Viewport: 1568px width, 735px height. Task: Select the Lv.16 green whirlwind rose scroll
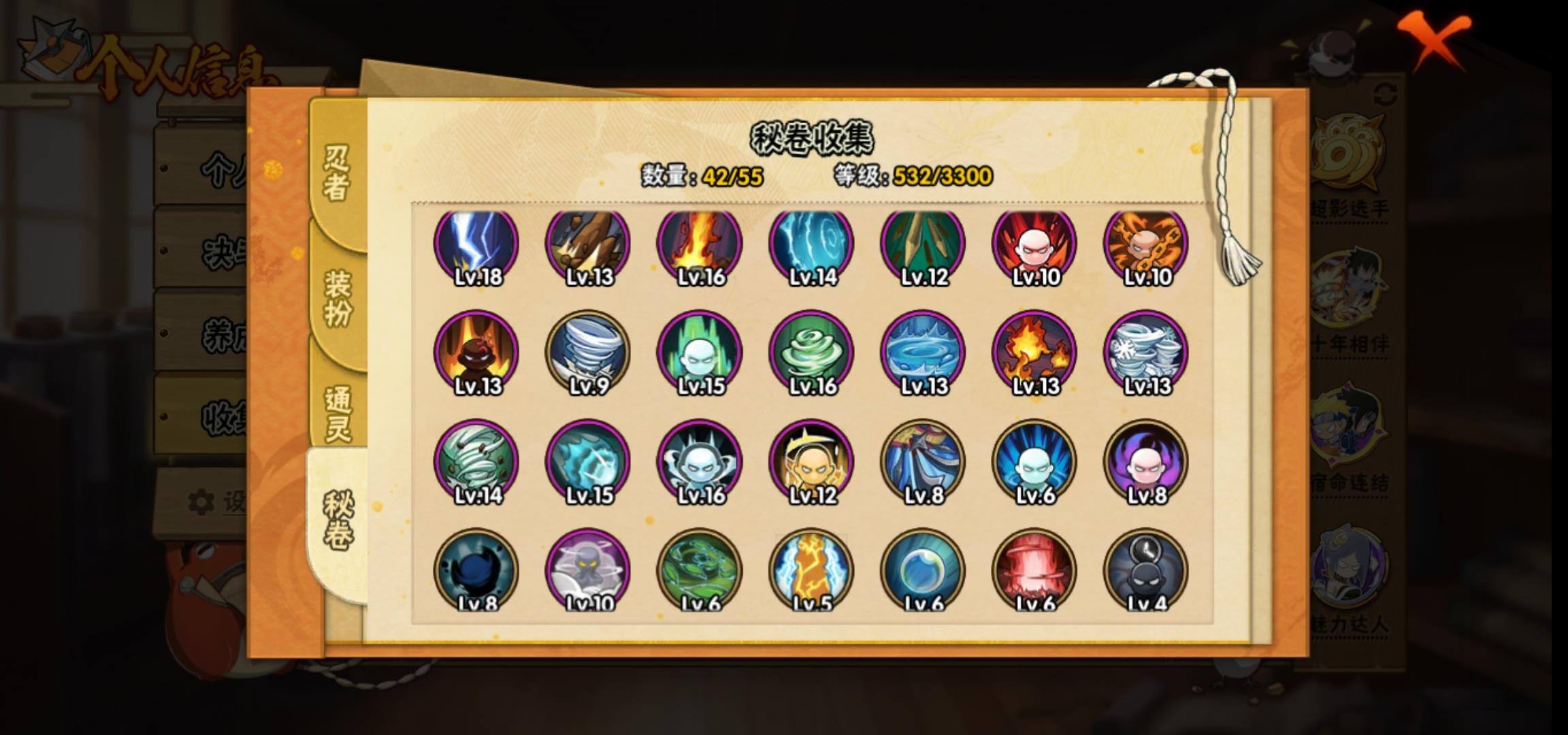[x=811, y=353]
